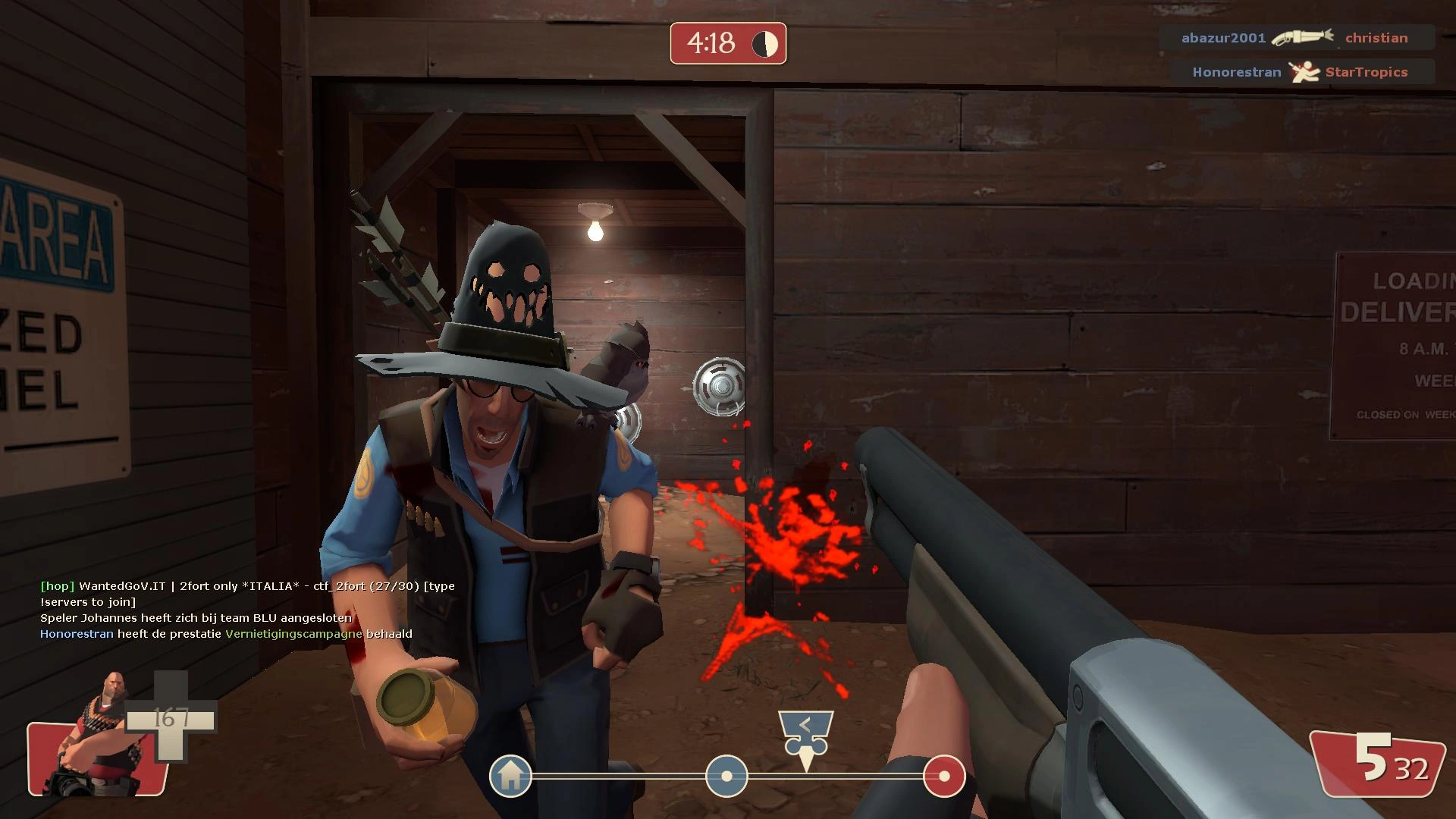This screenshot has width=1456, height=819.
Task: Select the Honorestran killed StarTropics feed row
Action: pyautogui.click(x=1300, y=72)
